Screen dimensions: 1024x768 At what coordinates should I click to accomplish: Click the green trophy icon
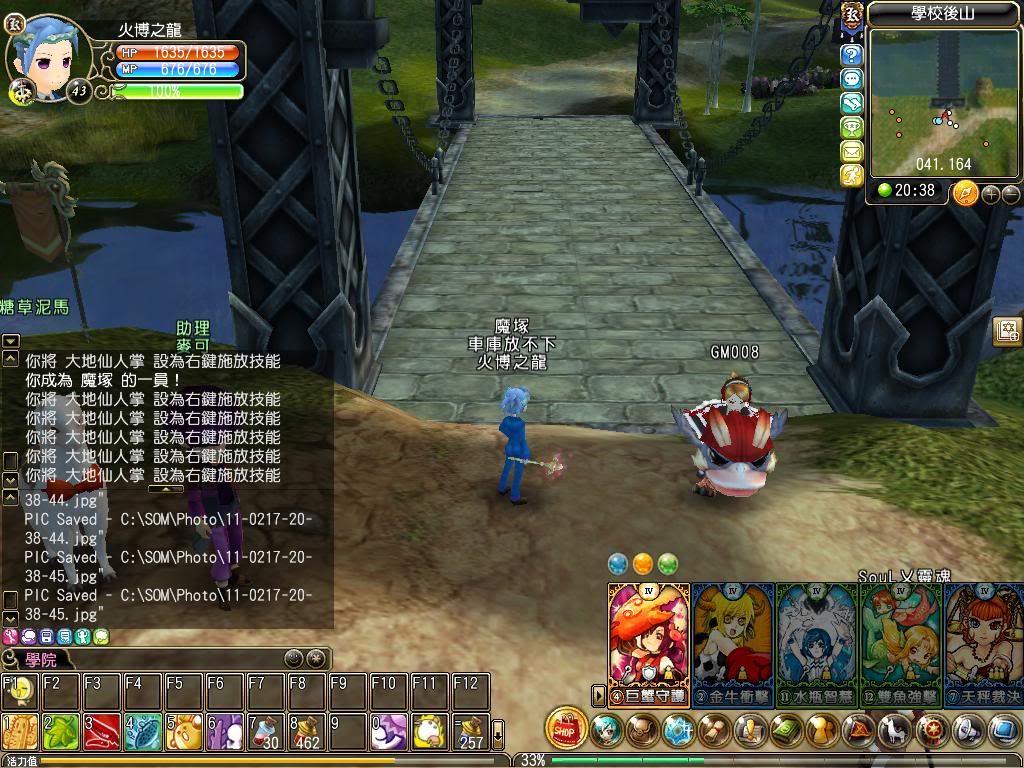[x=852, y=127]
